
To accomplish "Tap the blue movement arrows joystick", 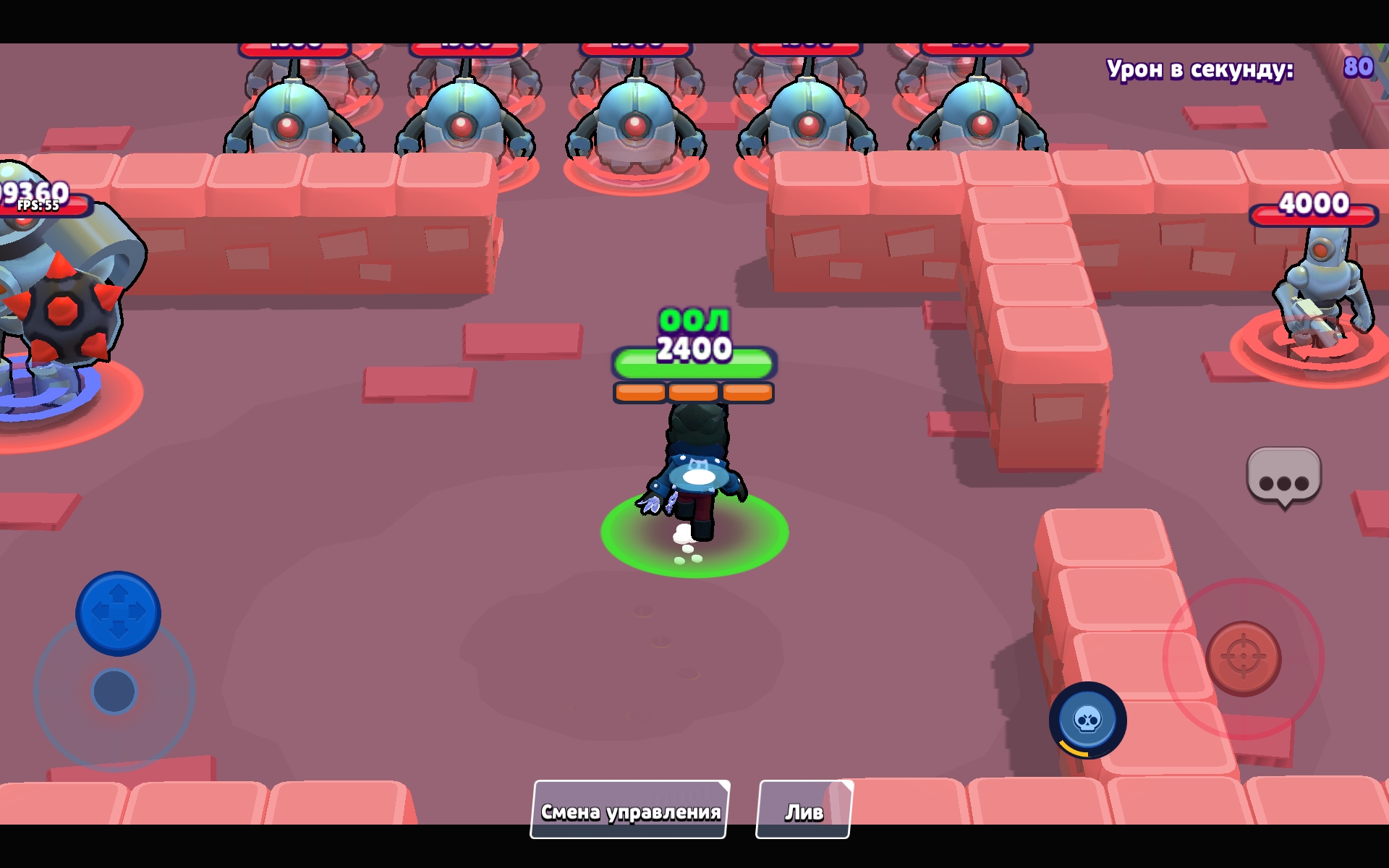I will click(x=118, y=613).
